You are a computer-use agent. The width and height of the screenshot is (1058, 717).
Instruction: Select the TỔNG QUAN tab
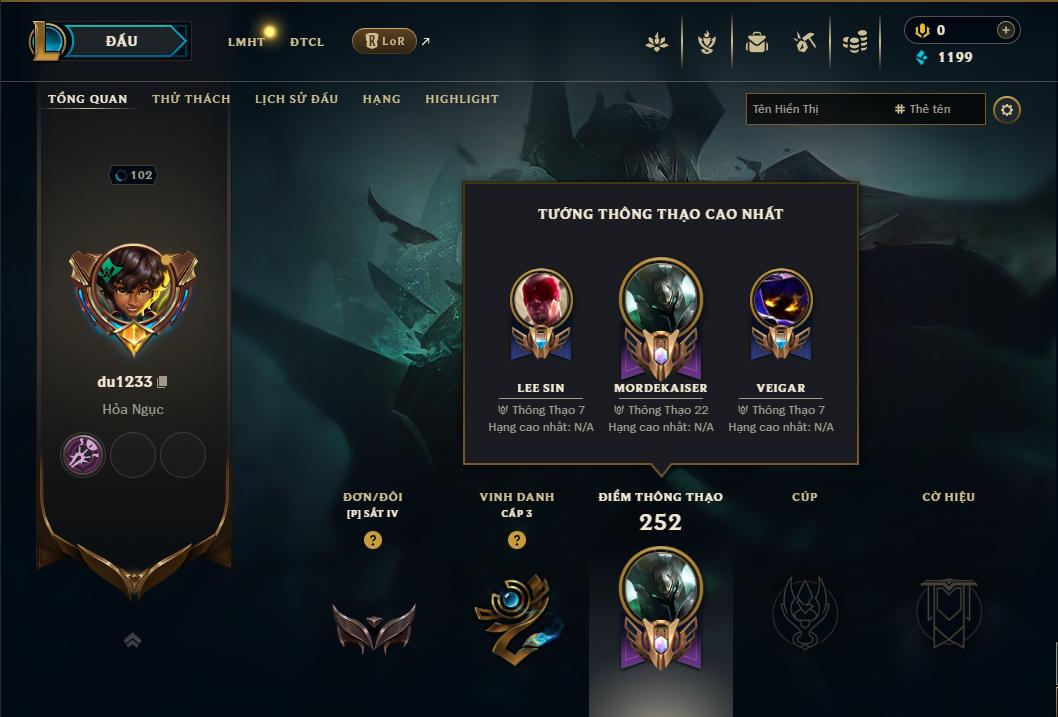tap(88, 99)
